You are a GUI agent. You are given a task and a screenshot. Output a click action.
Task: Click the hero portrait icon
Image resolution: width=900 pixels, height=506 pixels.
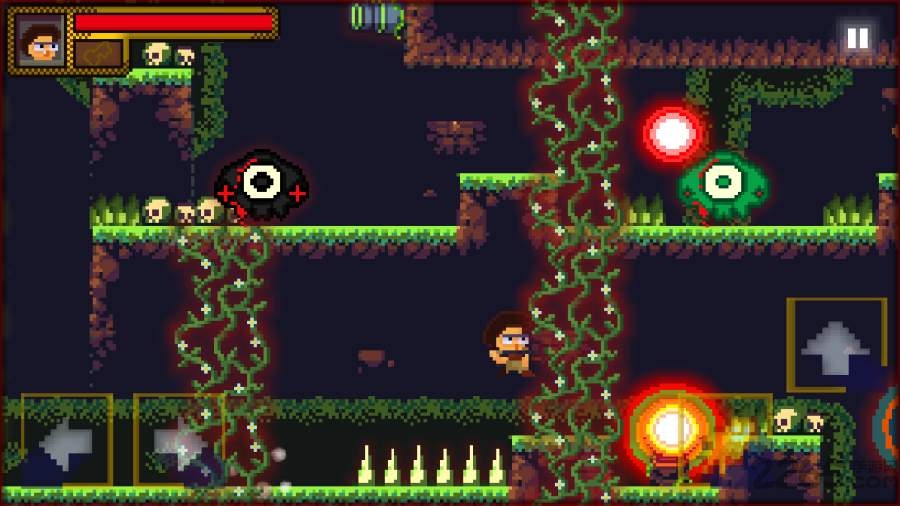pos(40,40)
